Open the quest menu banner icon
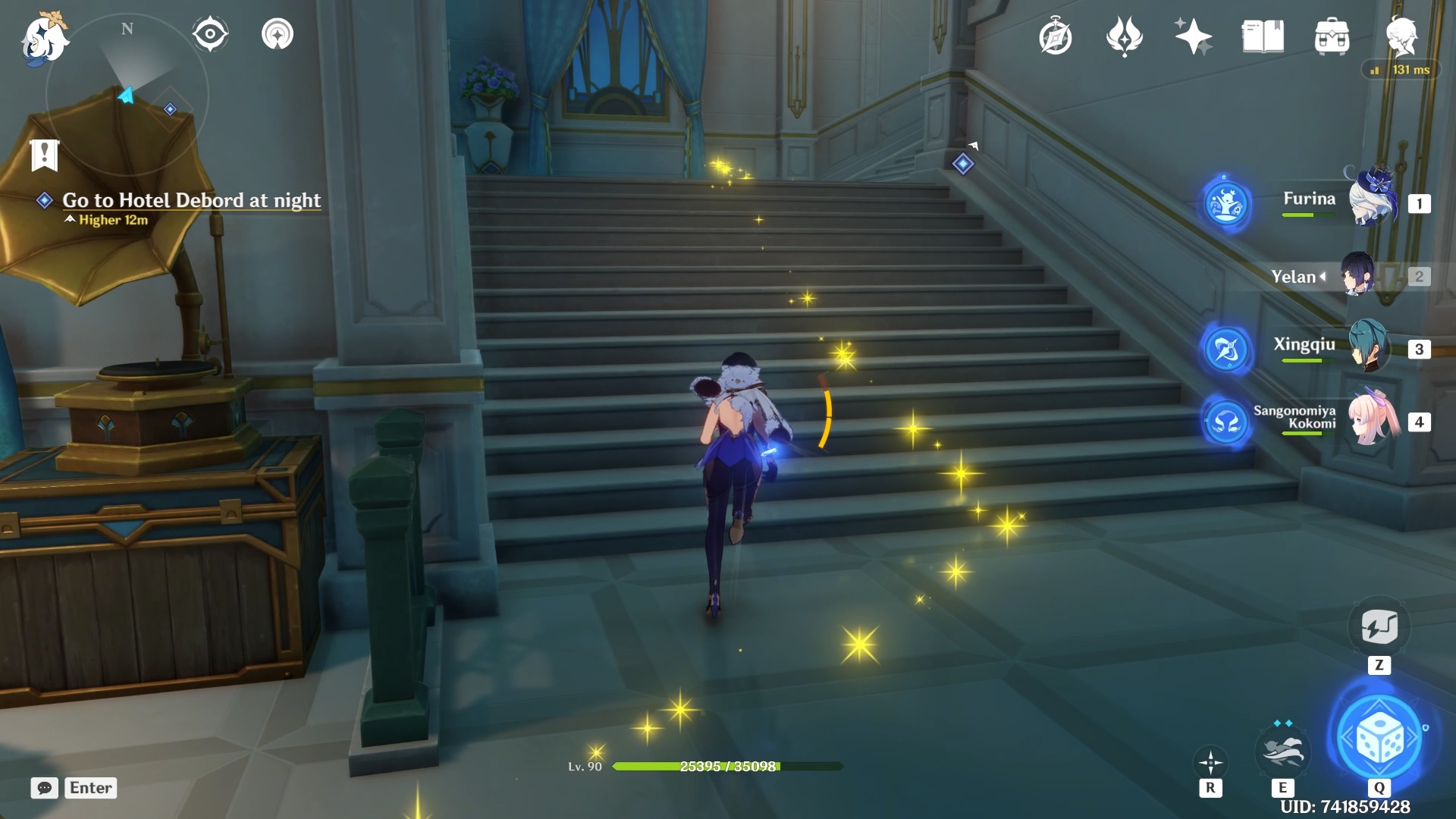Viewport: 1456px width, 819px height. point(44,155)
